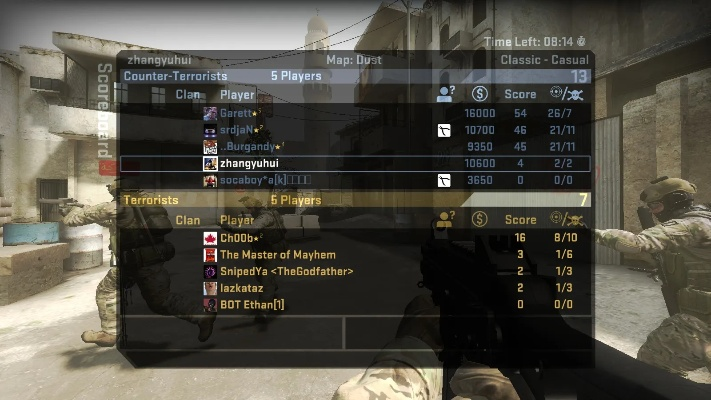Screen dimensions: 711x400
Task: Select player Garett in the scoreboard
Action: click(x=240, y=113)
